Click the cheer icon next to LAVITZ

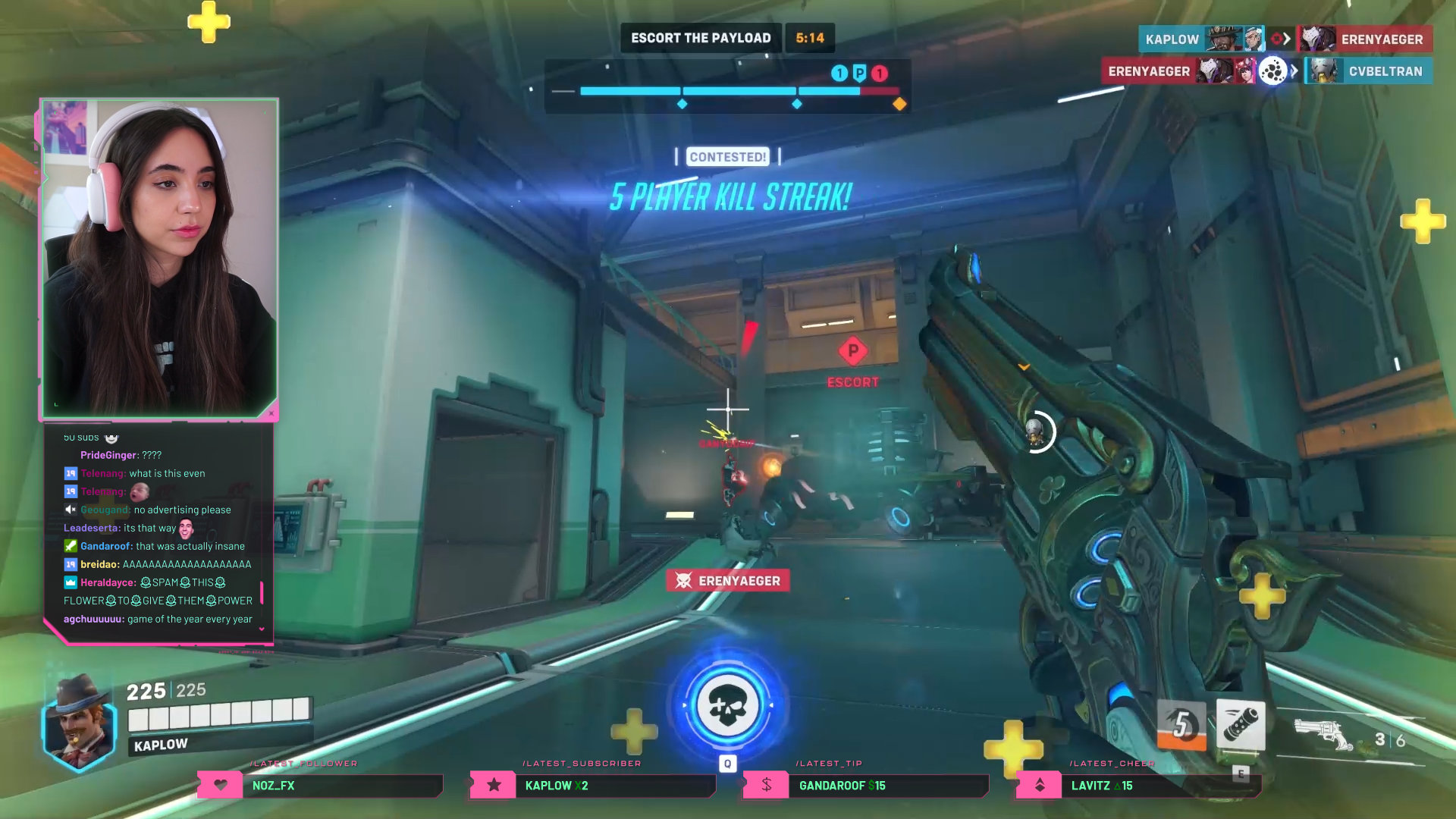(x=1039, y=786)
